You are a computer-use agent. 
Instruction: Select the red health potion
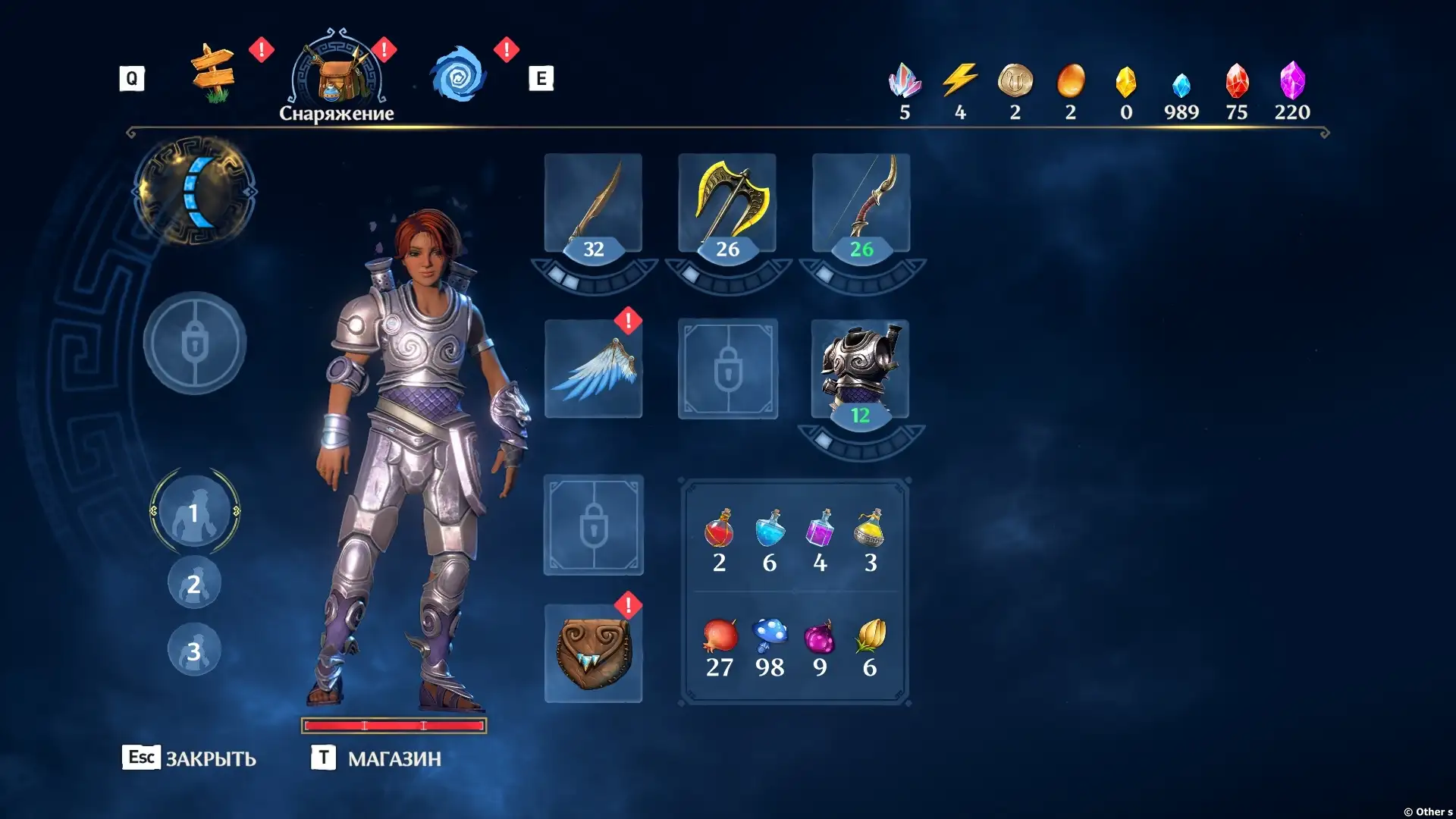(x=719, y=529)
